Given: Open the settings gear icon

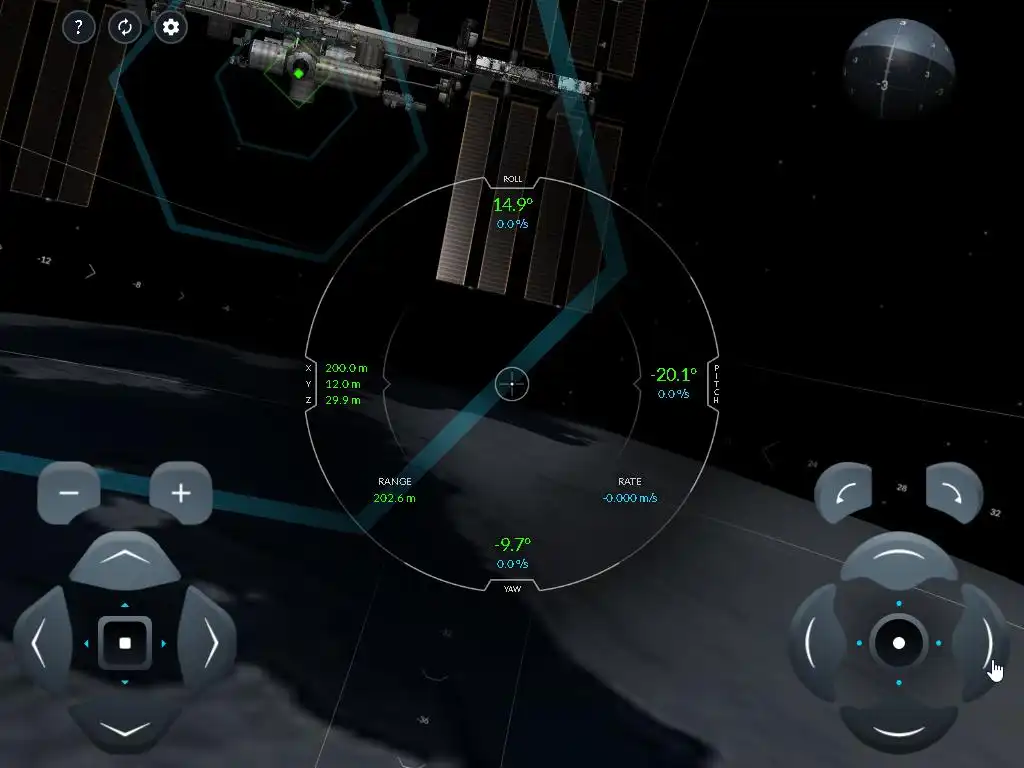Looking at the screenshot, I should (171, 27).
